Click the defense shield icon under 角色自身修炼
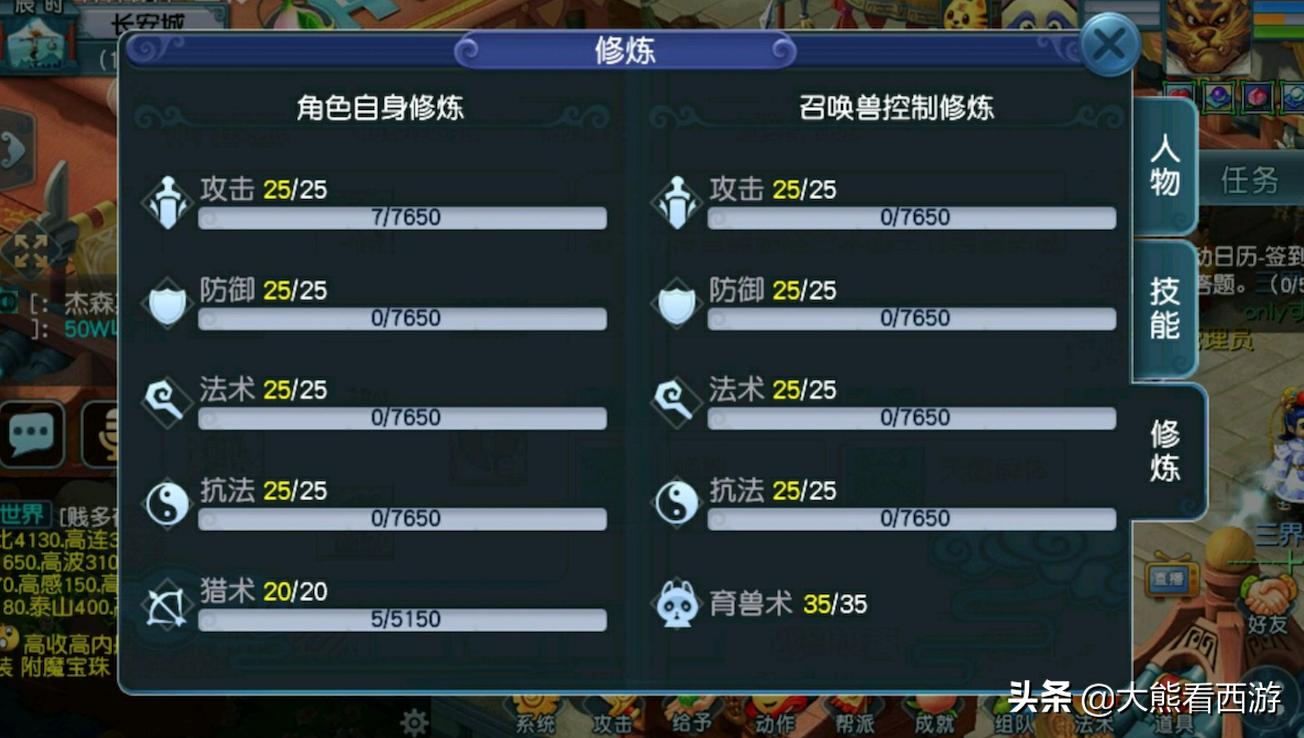Viewport: 1304px width, 738px height. [x=166, y=303]
